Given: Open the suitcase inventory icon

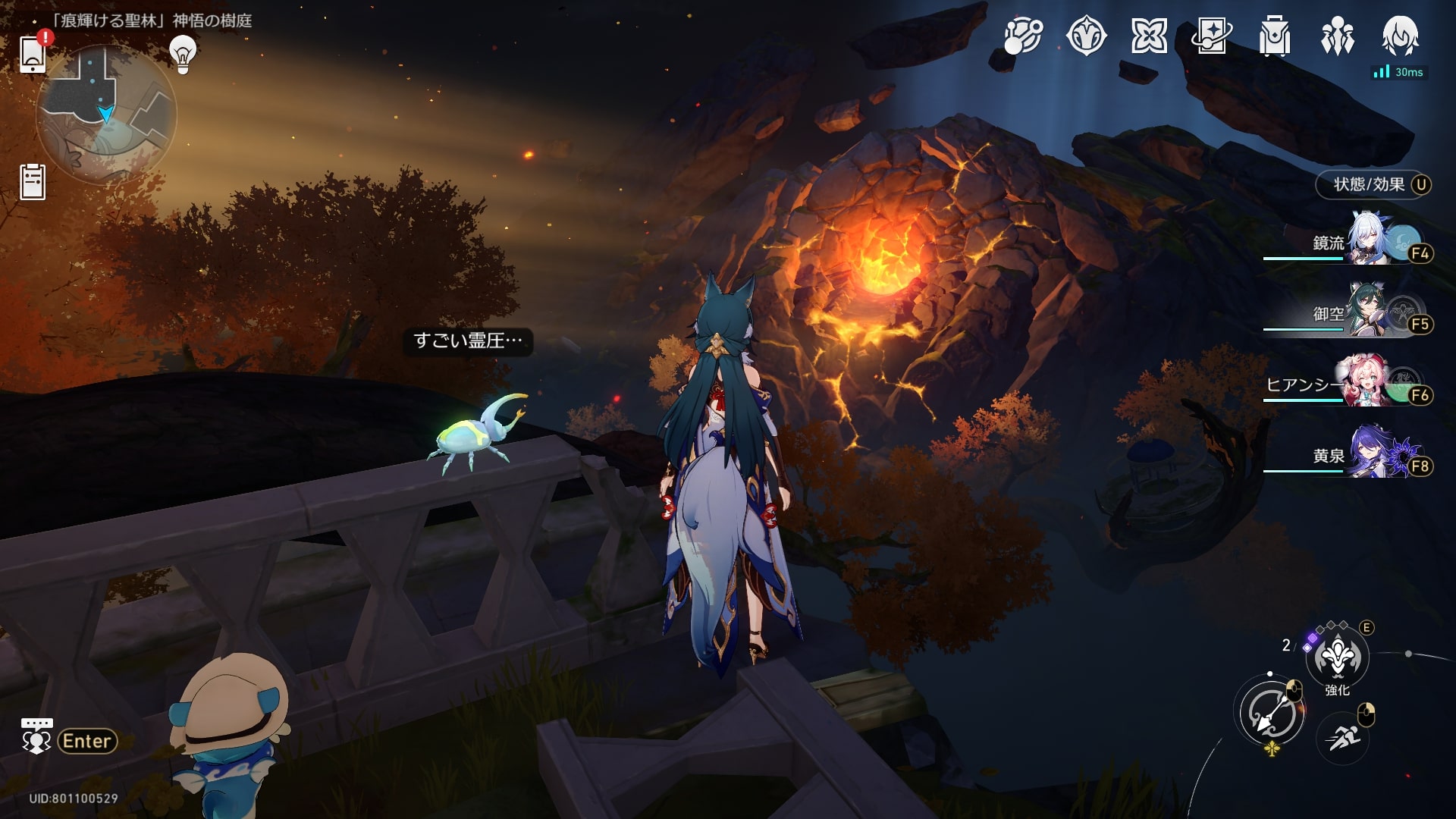Looking at the screenshot, I should [x=1275, y=36].
